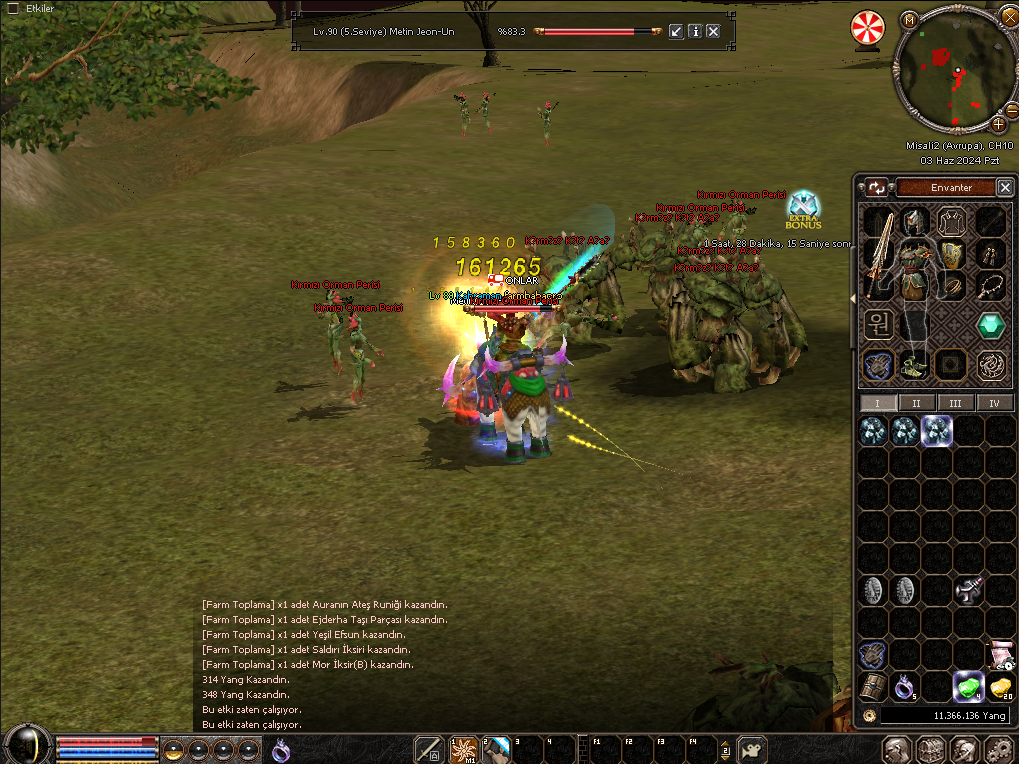Screen dimensions: 1019x764
Task: Click the arrow button on target bar
Action: (677, 31)
